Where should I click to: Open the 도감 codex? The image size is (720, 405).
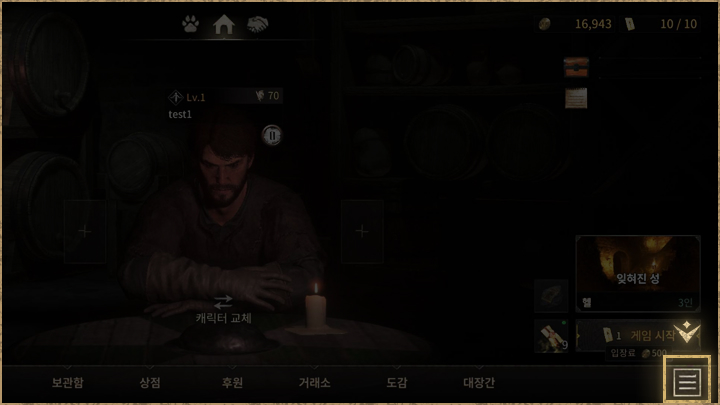pos(396,382)
